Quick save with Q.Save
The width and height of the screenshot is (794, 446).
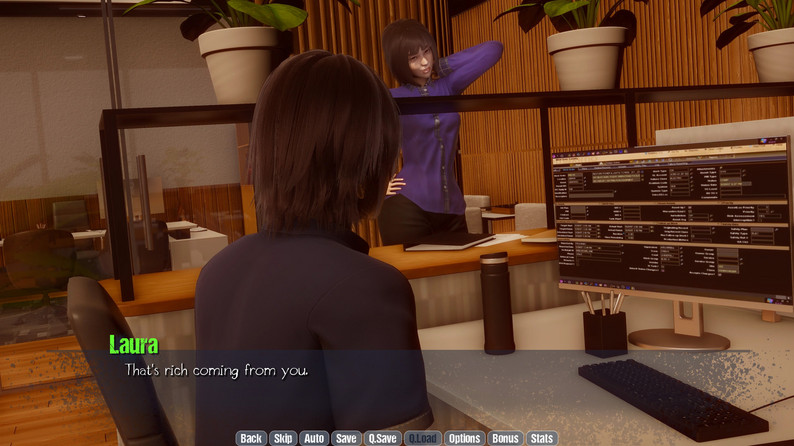382,438
